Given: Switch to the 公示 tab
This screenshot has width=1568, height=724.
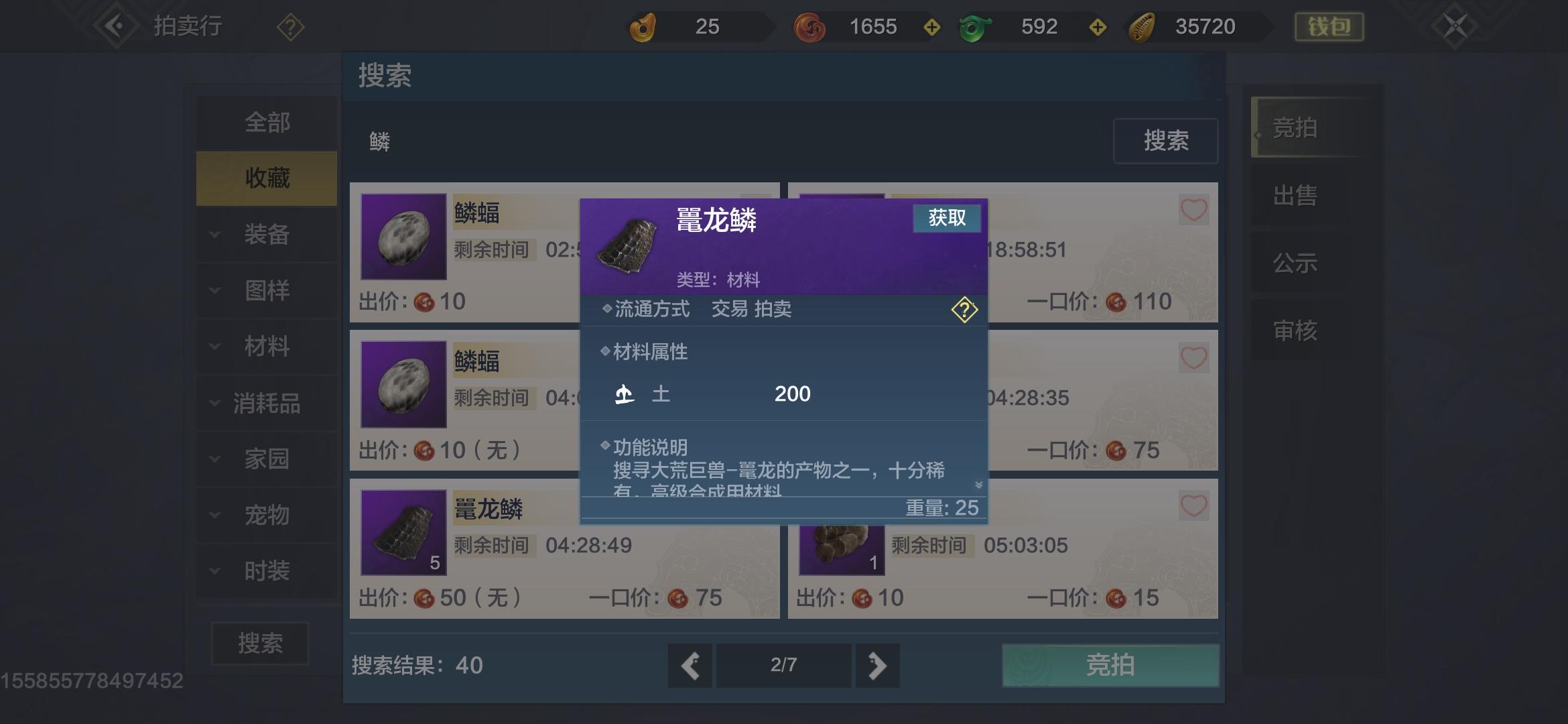Looking at the screenshot, I should click(x=1295, y=263).
